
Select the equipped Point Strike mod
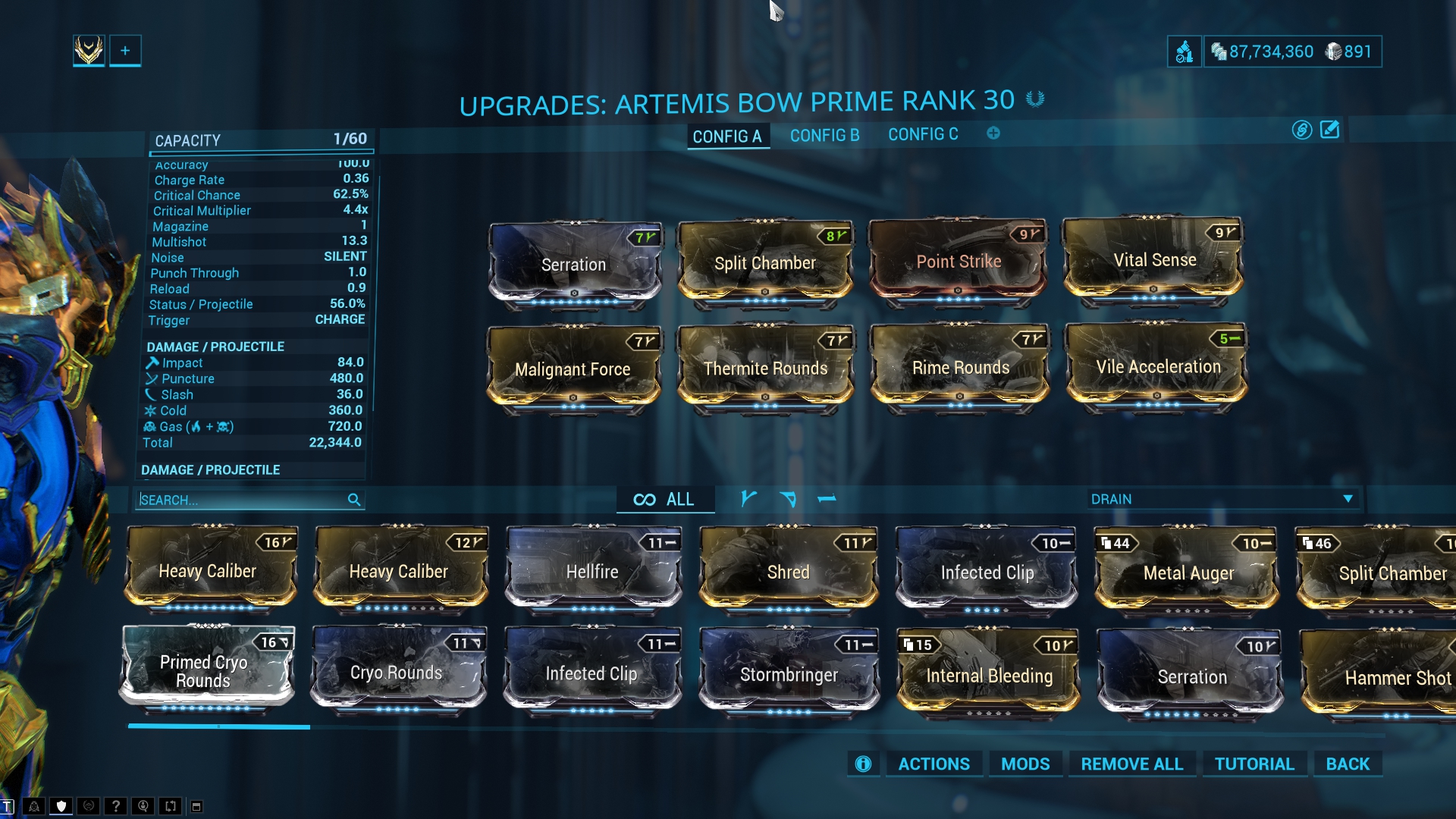(x=959, y=262)
